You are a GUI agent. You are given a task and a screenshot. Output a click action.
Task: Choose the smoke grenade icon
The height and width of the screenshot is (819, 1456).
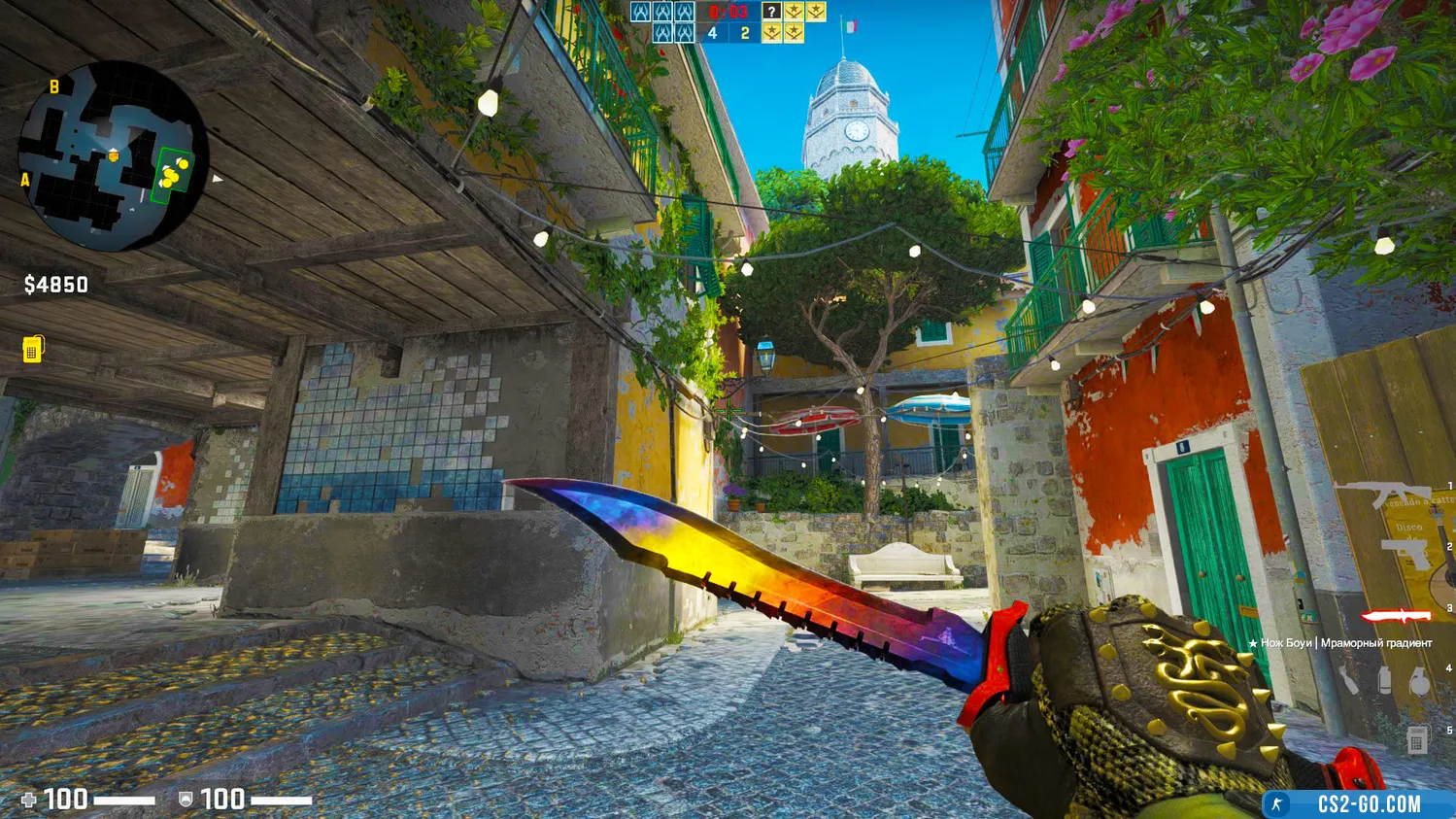coord(1384,680)
